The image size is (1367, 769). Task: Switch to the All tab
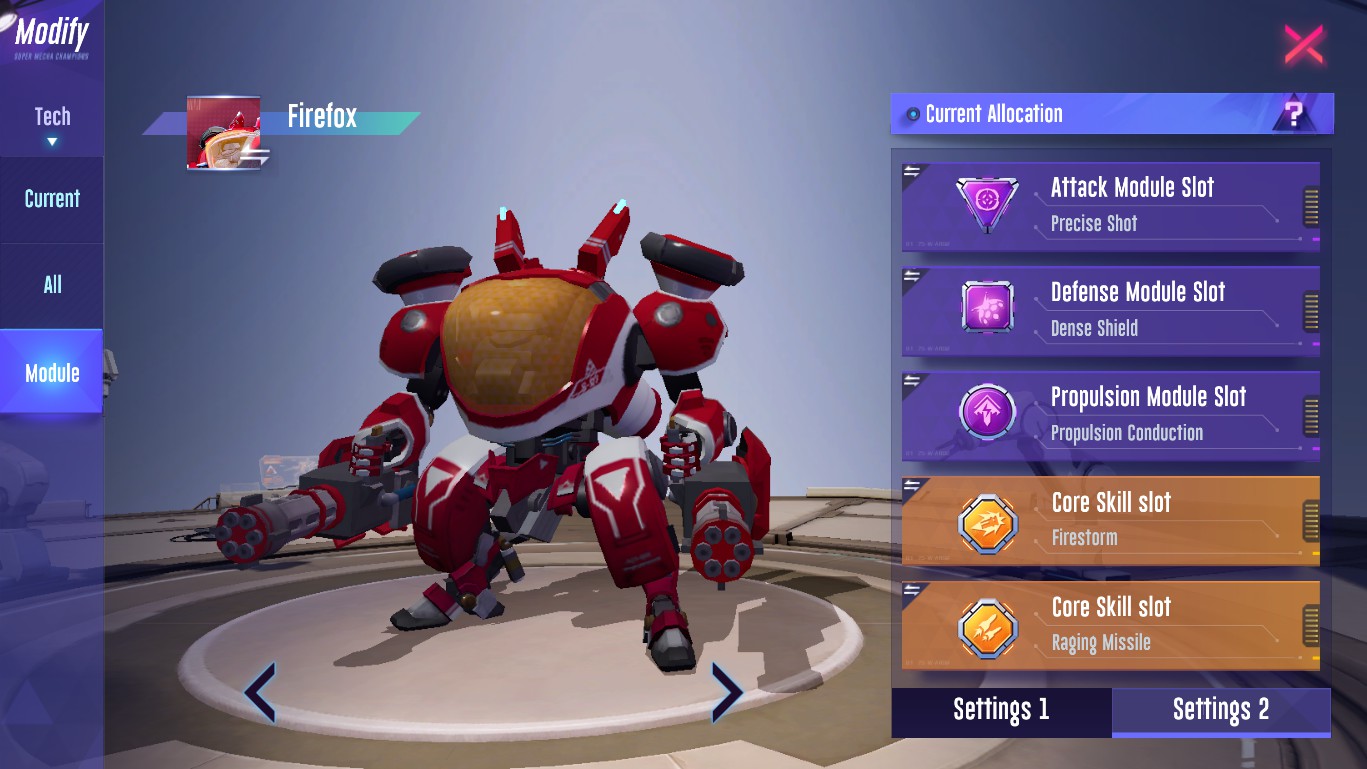point(52,285)
